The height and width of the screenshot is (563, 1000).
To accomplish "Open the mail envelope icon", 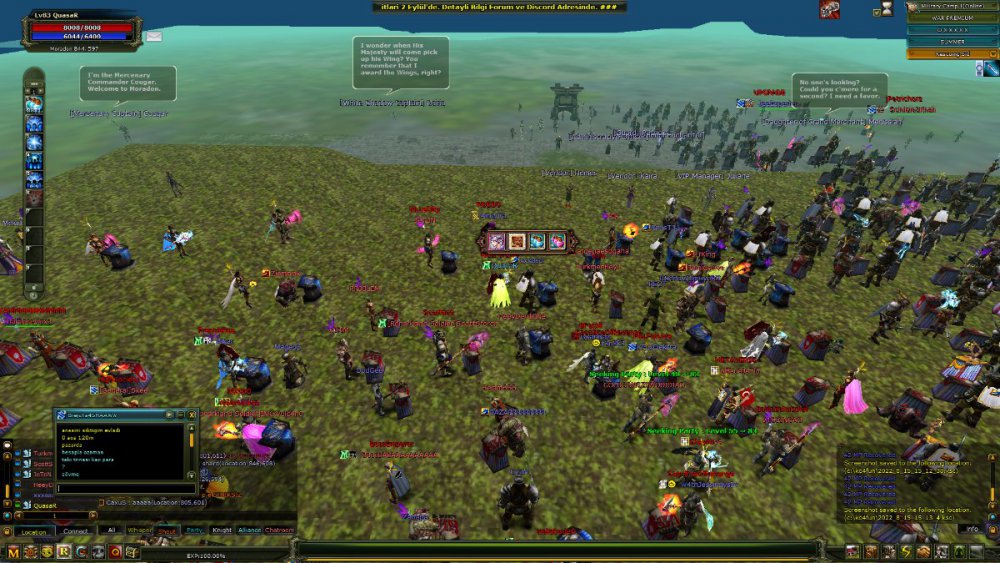I will coord(154,36).
